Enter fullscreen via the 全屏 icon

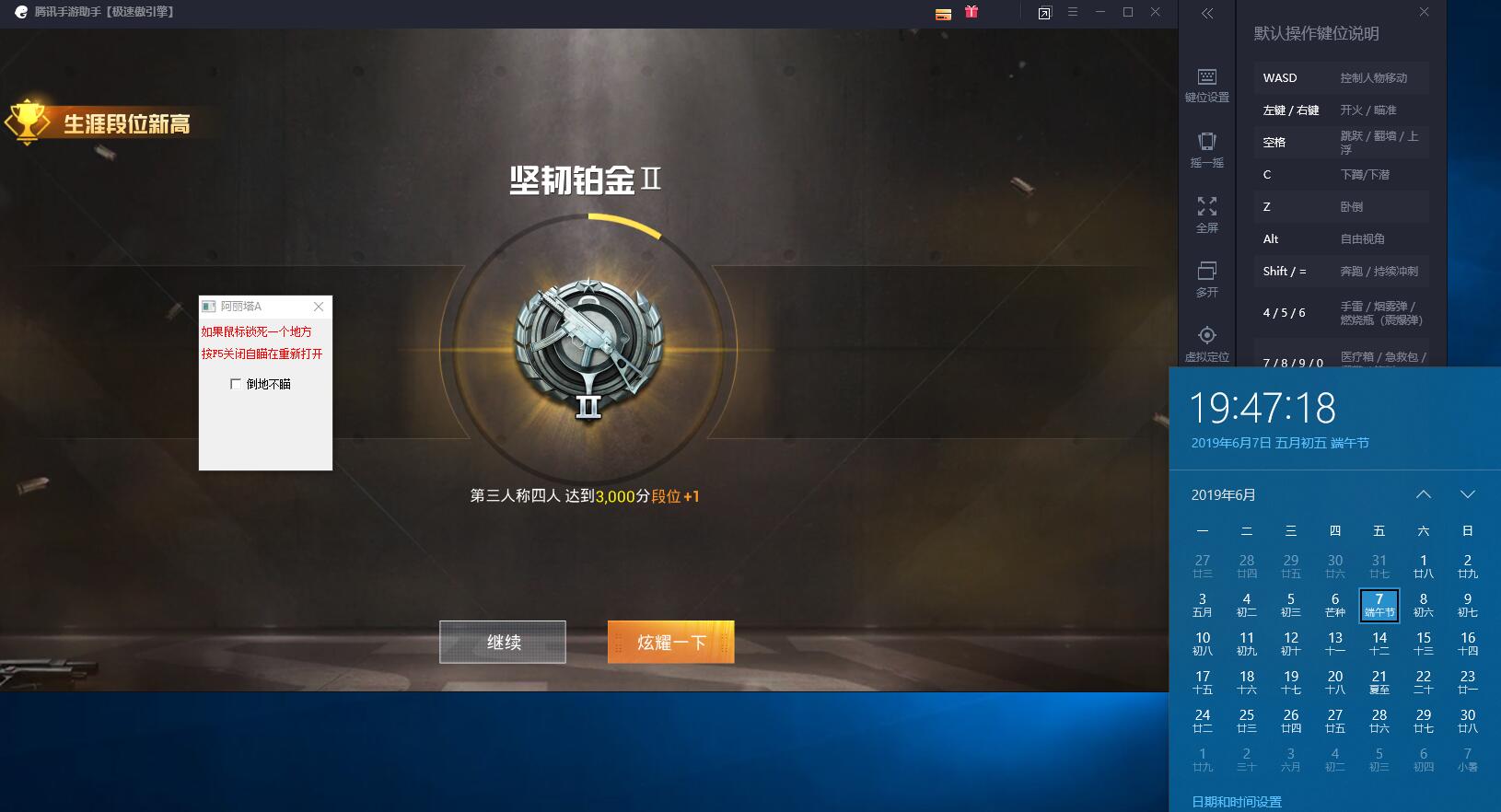(1206, 214)
